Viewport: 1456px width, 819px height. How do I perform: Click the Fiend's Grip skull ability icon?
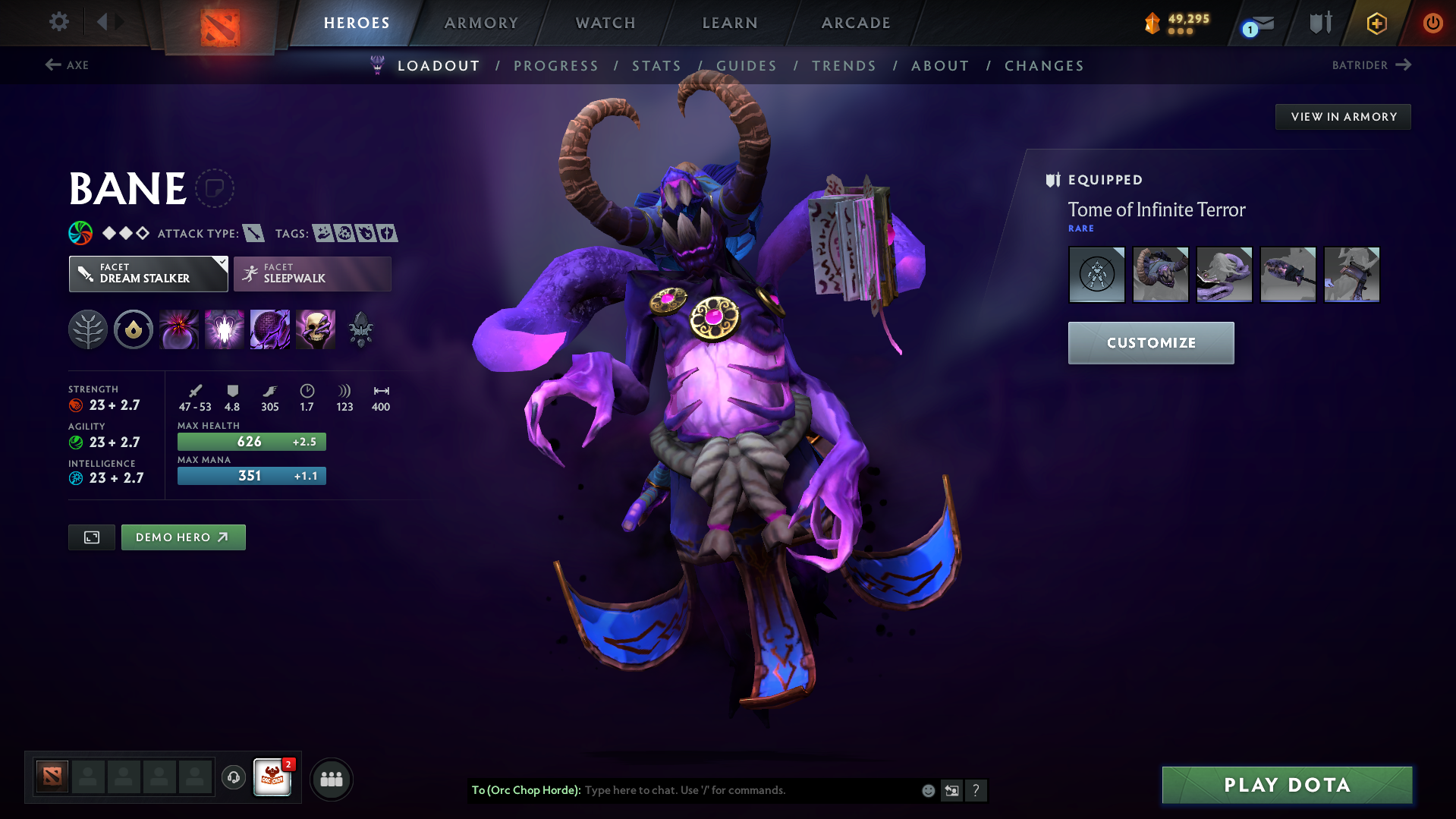point(316,329)
